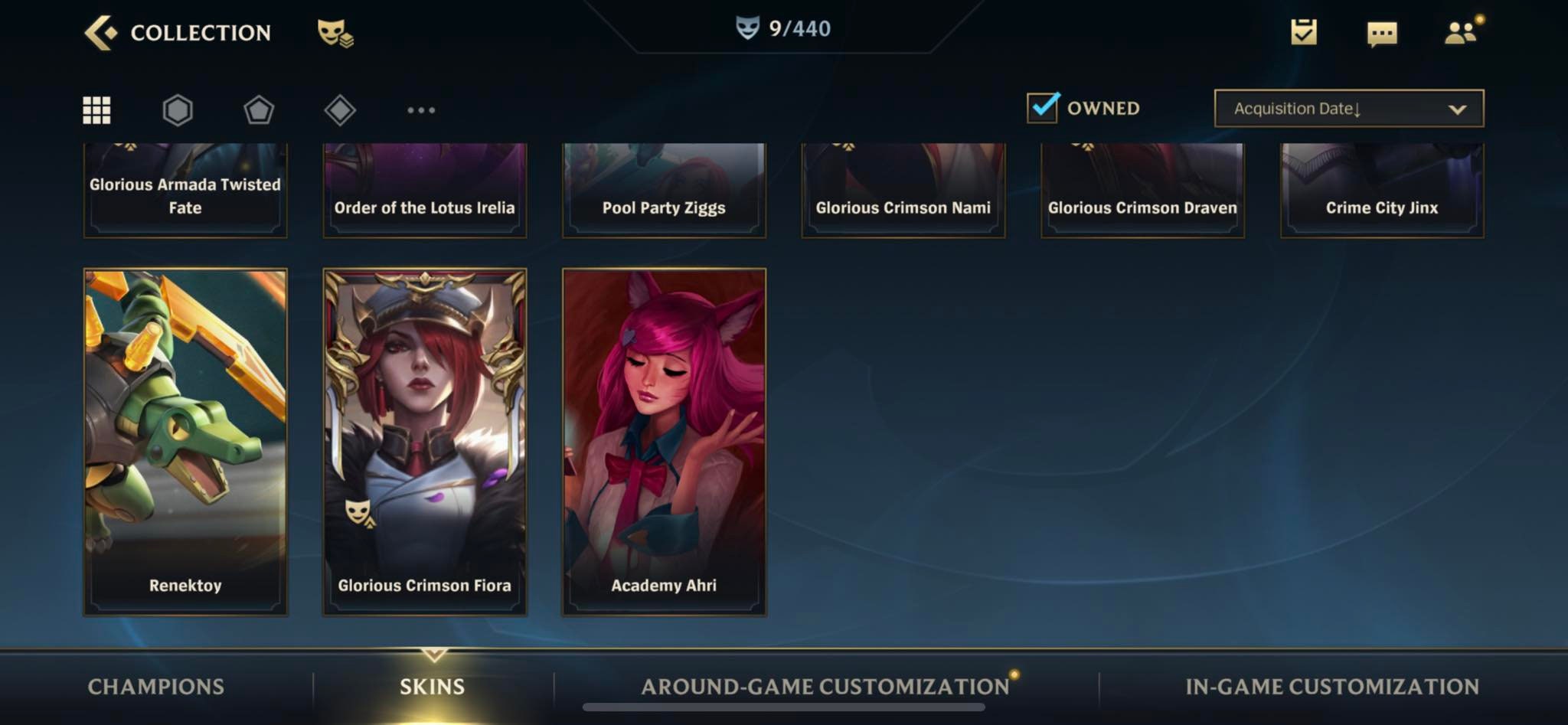Open the missions clipboard icon
1568x725 pixels.
1303,34
